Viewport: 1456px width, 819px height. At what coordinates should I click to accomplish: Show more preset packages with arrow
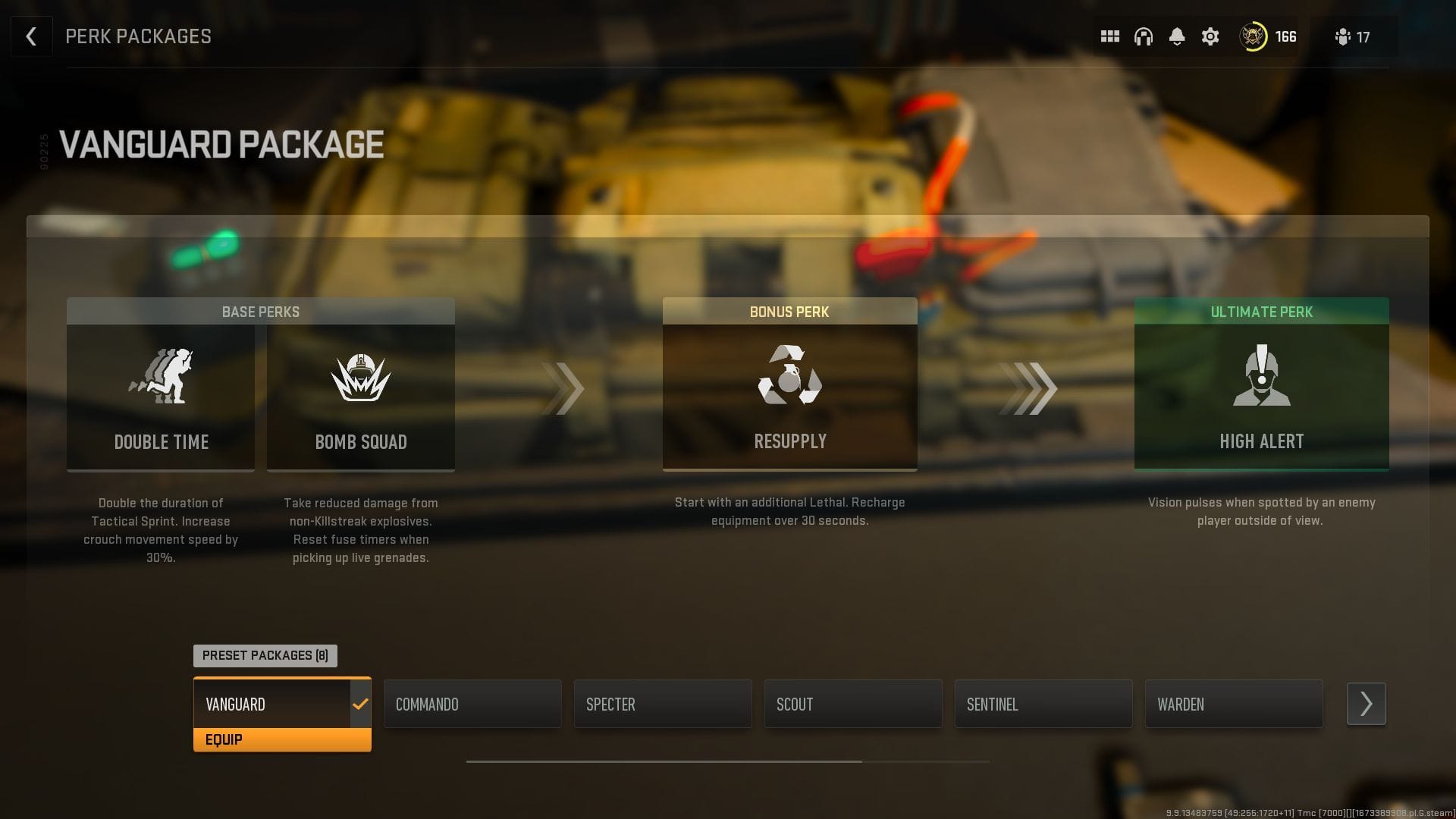click(x=1366, y=704)
